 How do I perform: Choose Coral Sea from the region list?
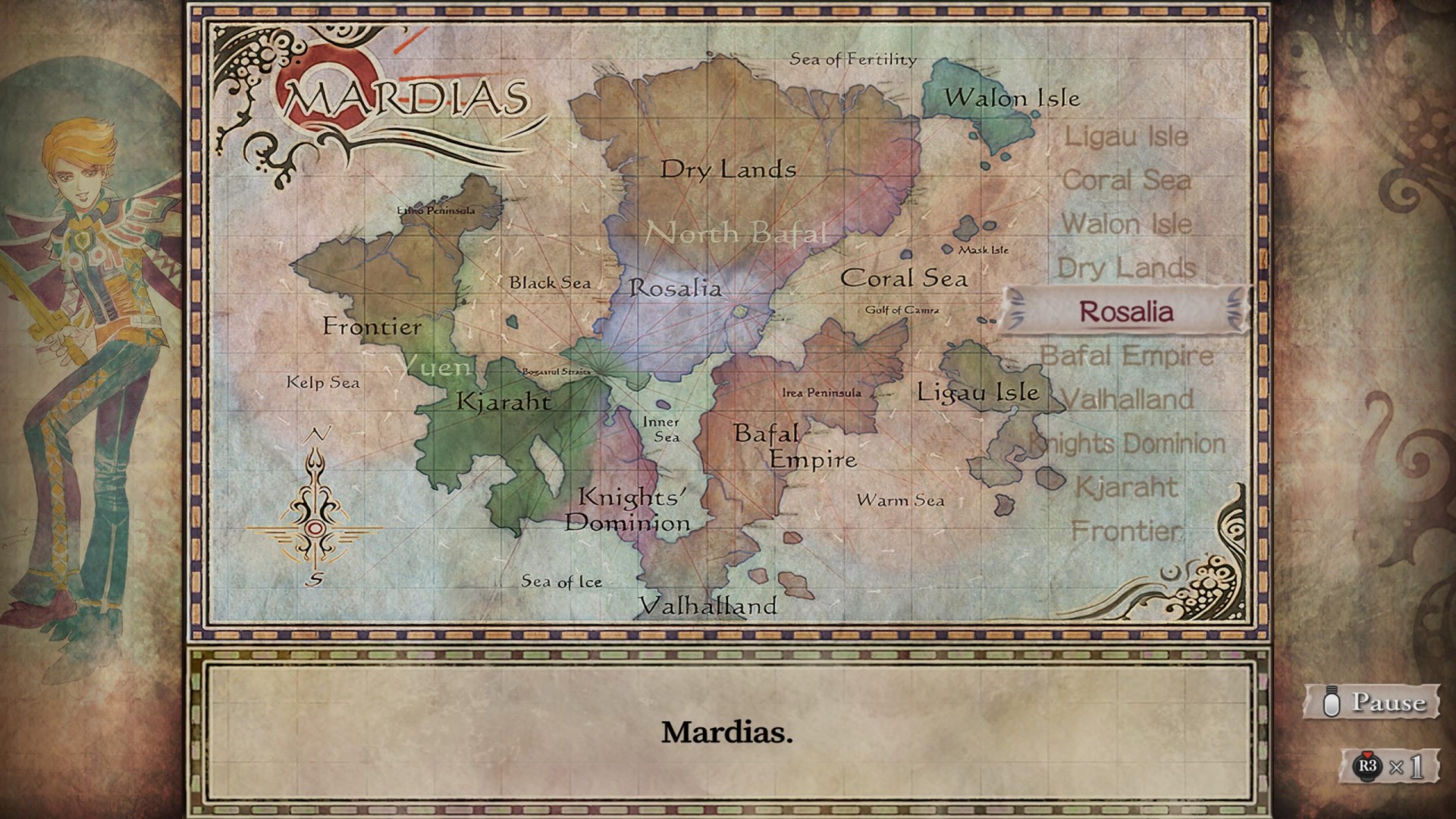click(x=1126, y=180)
